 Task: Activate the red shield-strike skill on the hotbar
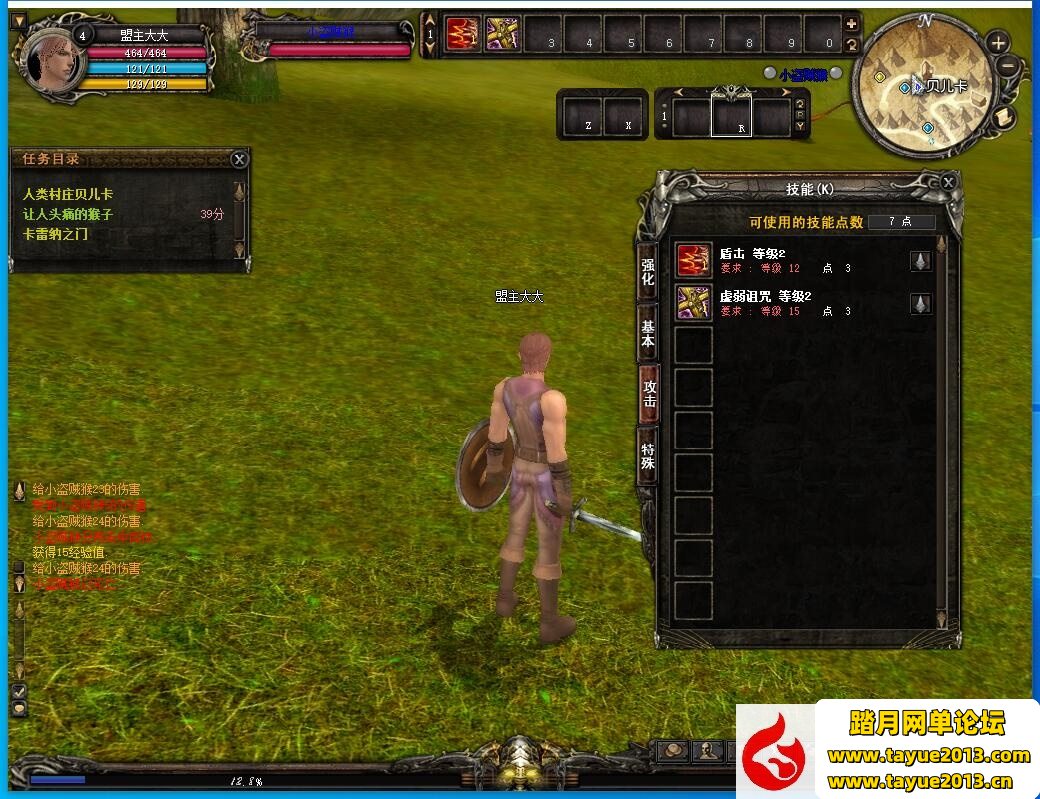coord(462,34)
